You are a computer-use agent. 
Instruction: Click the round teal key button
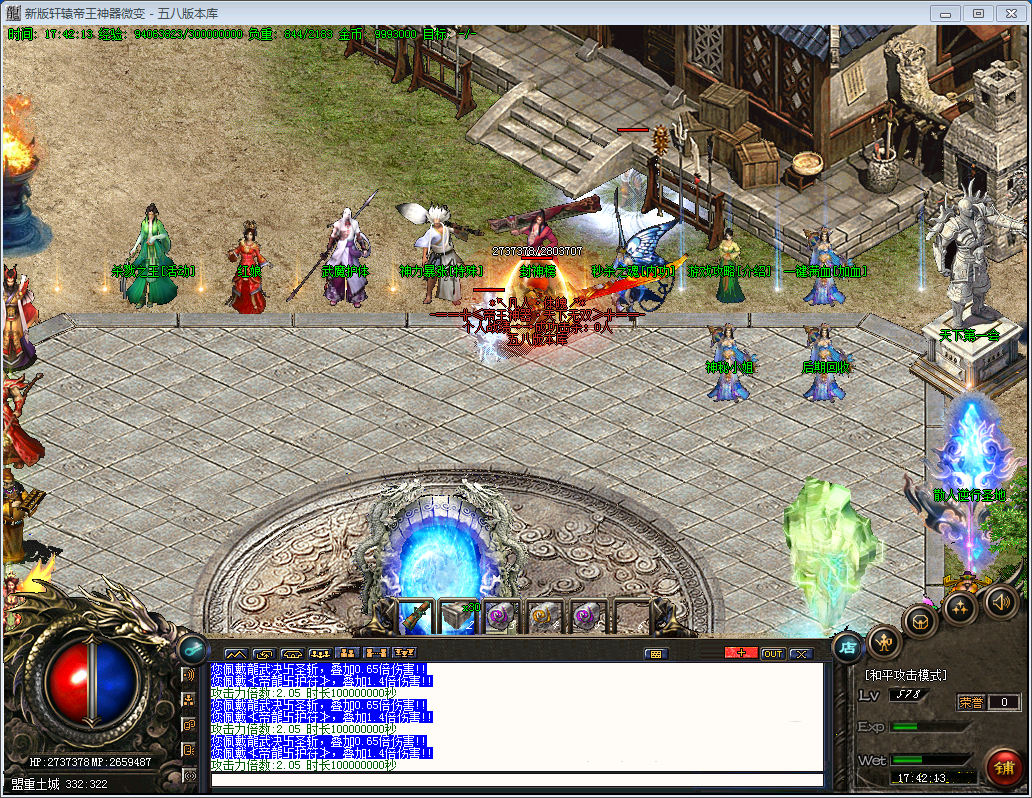click(x=192, y=649)
